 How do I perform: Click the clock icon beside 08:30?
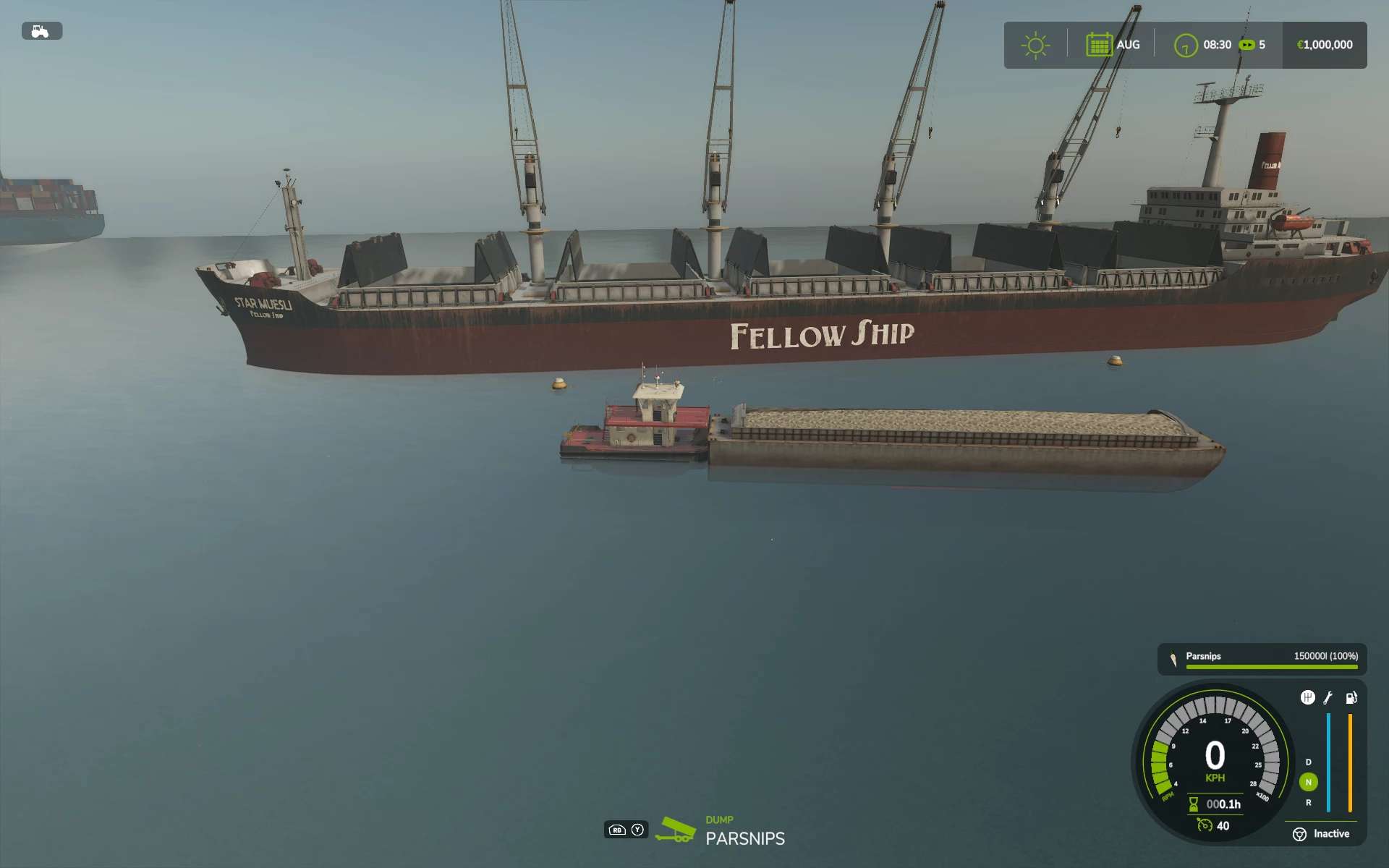(1185, 46)
